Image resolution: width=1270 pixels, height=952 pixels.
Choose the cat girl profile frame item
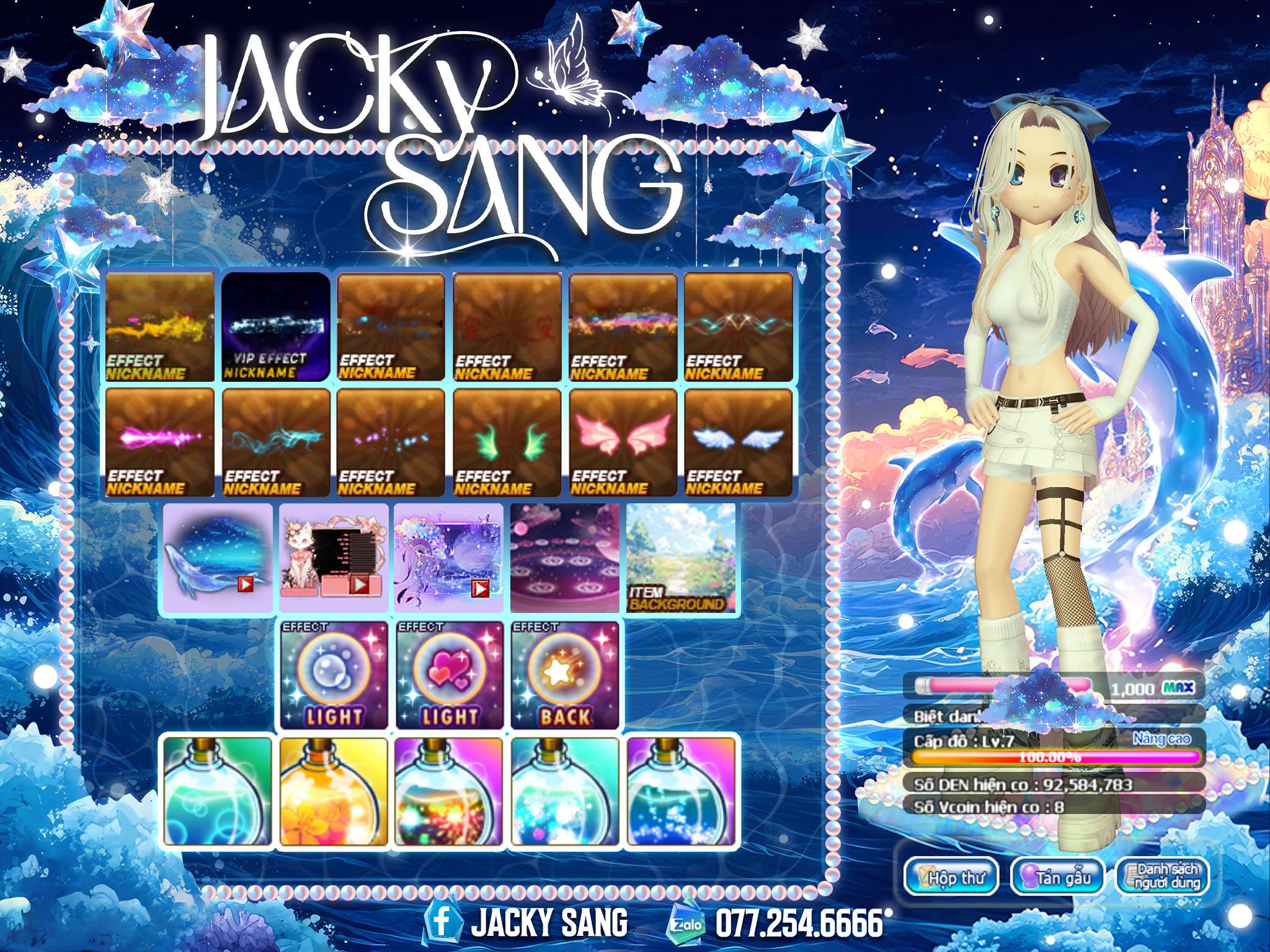tap(334, 558)
